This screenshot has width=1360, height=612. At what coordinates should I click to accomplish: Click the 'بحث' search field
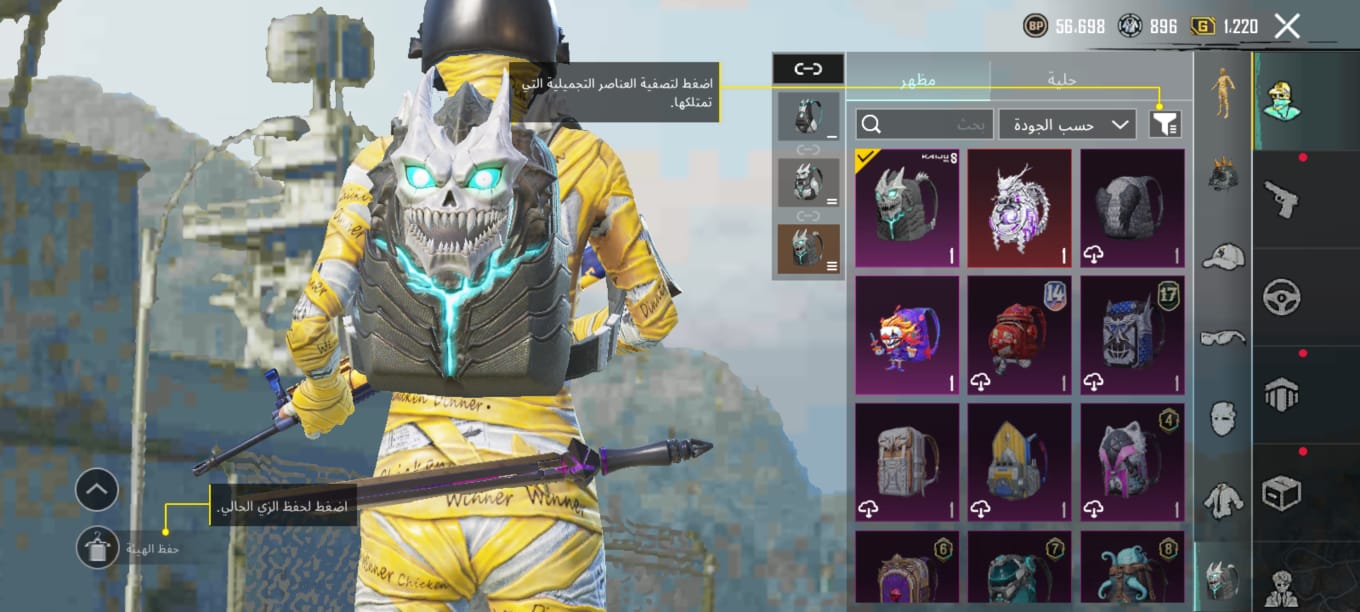925,124
